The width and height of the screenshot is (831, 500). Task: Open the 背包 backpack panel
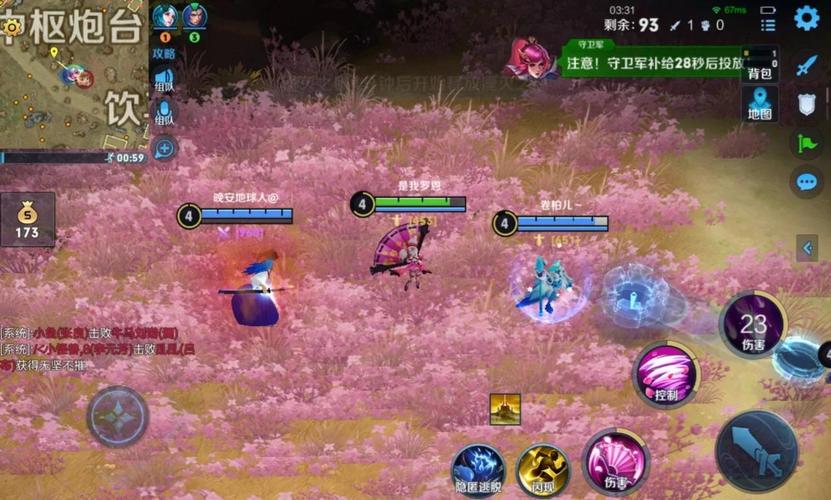coord(760,65)
